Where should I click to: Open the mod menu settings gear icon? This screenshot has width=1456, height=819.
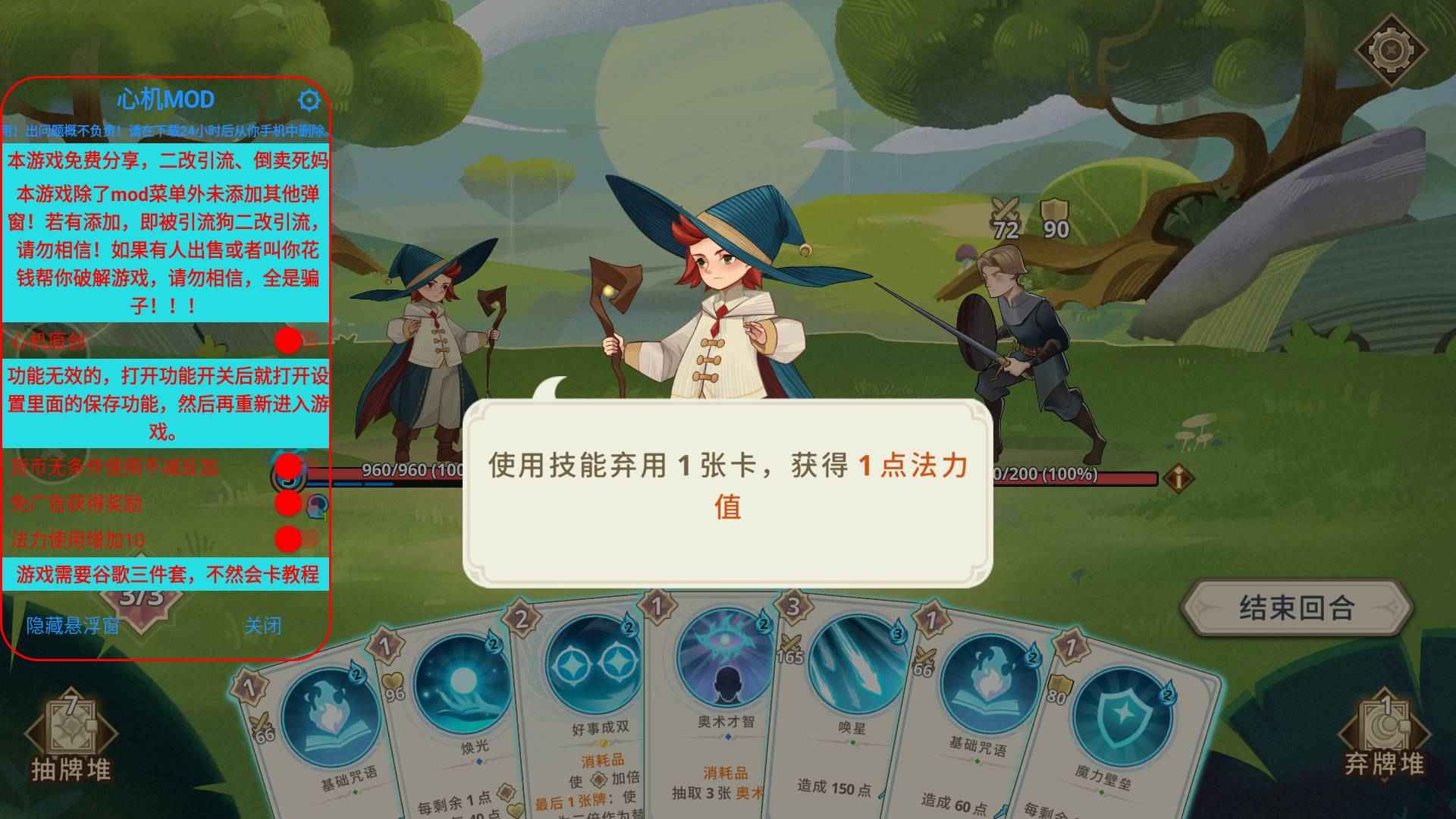point(309,99)
